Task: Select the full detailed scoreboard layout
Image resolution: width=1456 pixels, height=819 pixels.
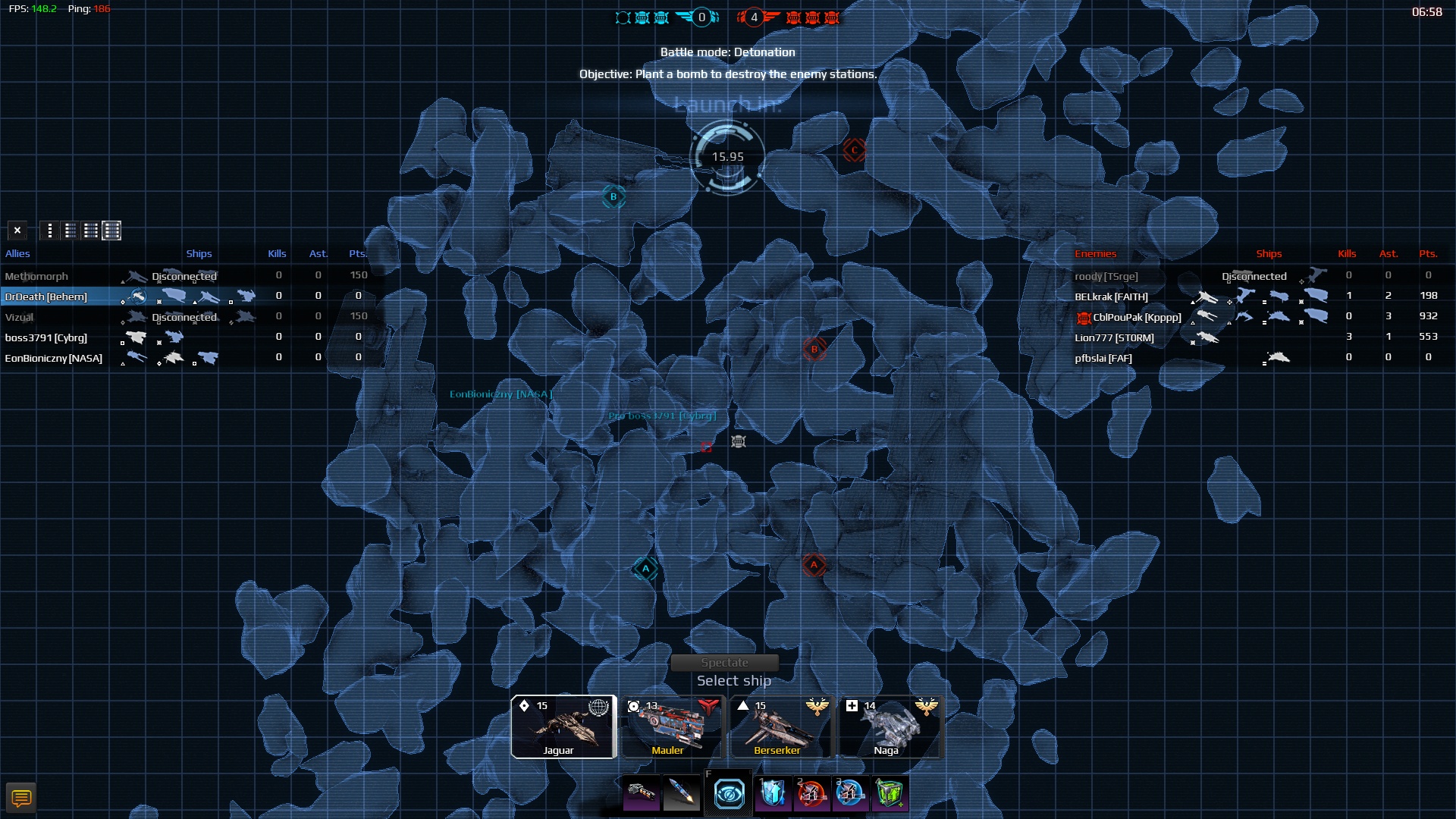Action: (111, 231)
